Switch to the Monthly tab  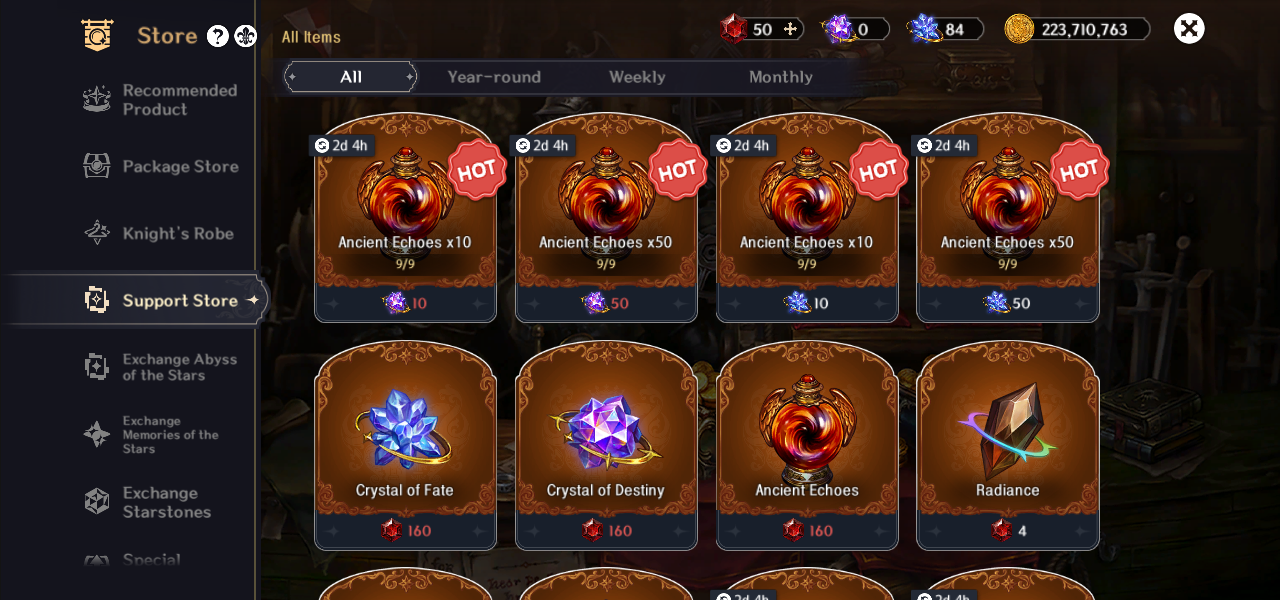point(780,77)
